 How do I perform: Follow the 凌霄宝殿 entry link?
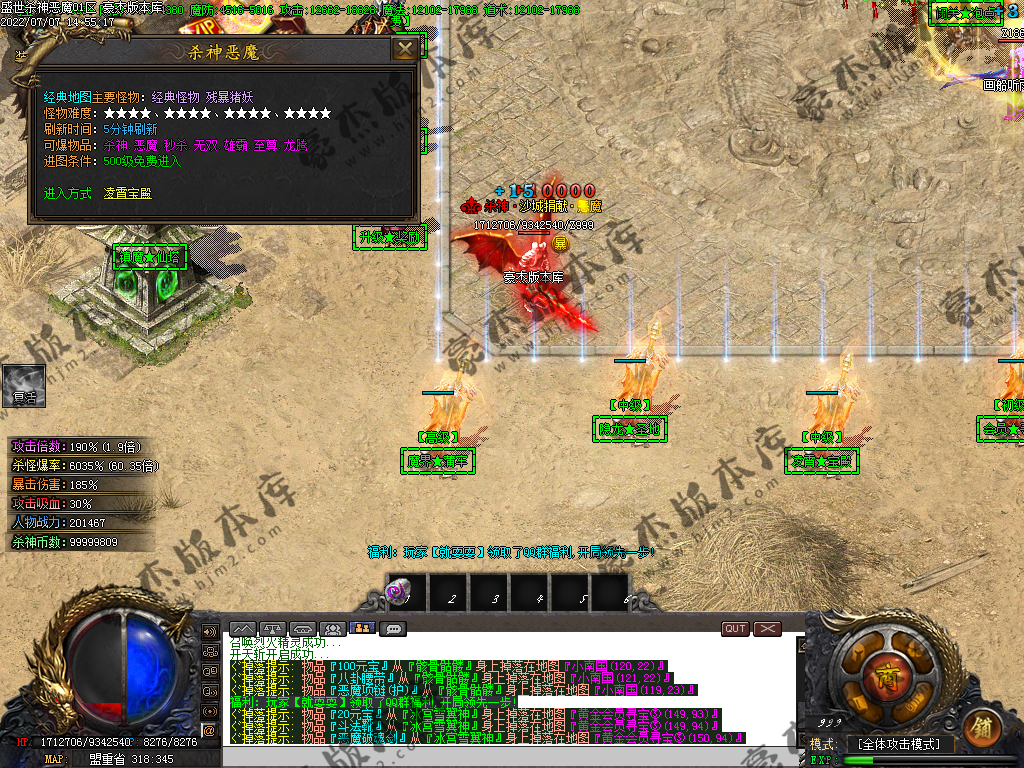click(128, 193)
